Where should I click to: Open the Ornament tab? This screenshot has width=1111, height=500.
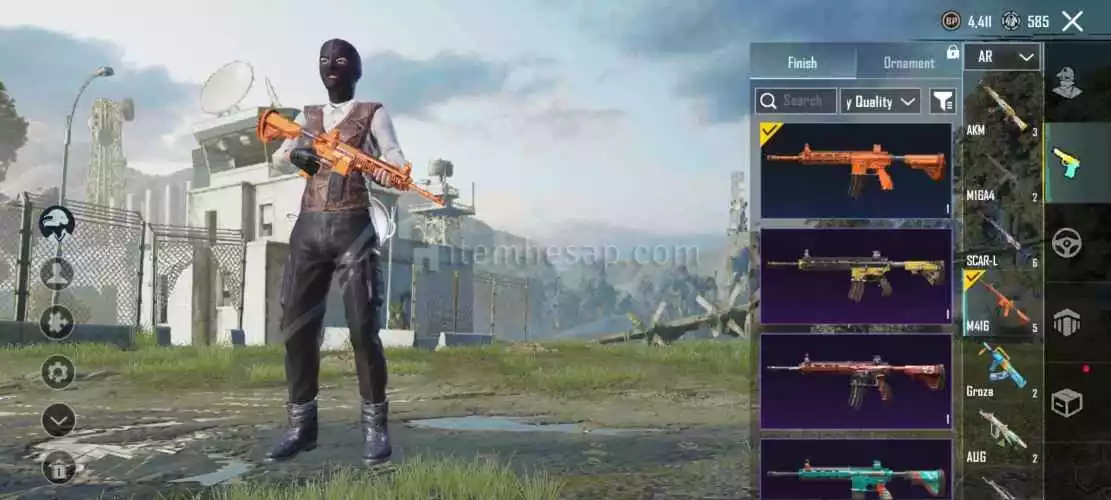(908, 62)
